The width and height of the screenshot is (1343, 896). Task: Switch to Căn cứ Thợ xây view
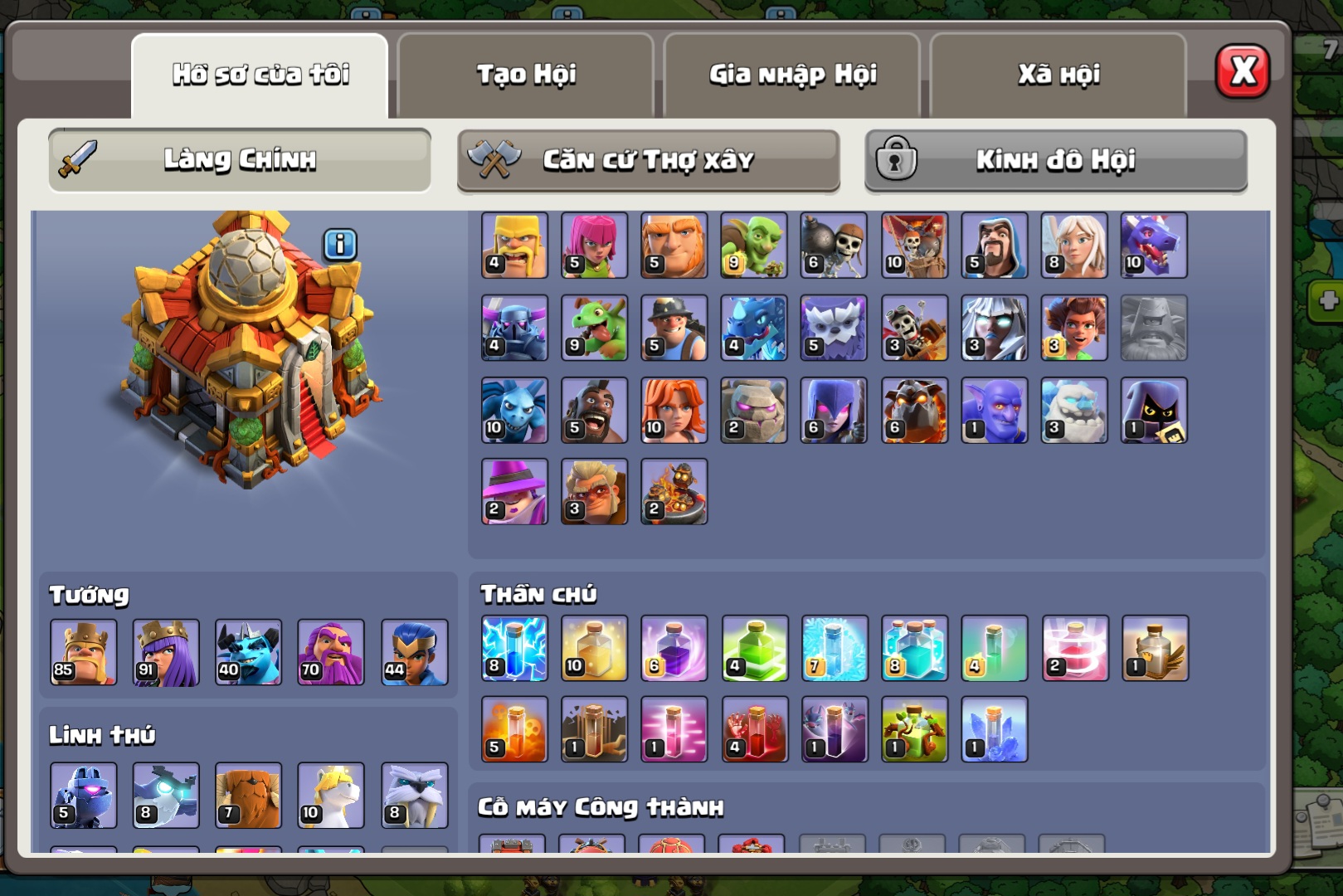(x=648, y=159)
